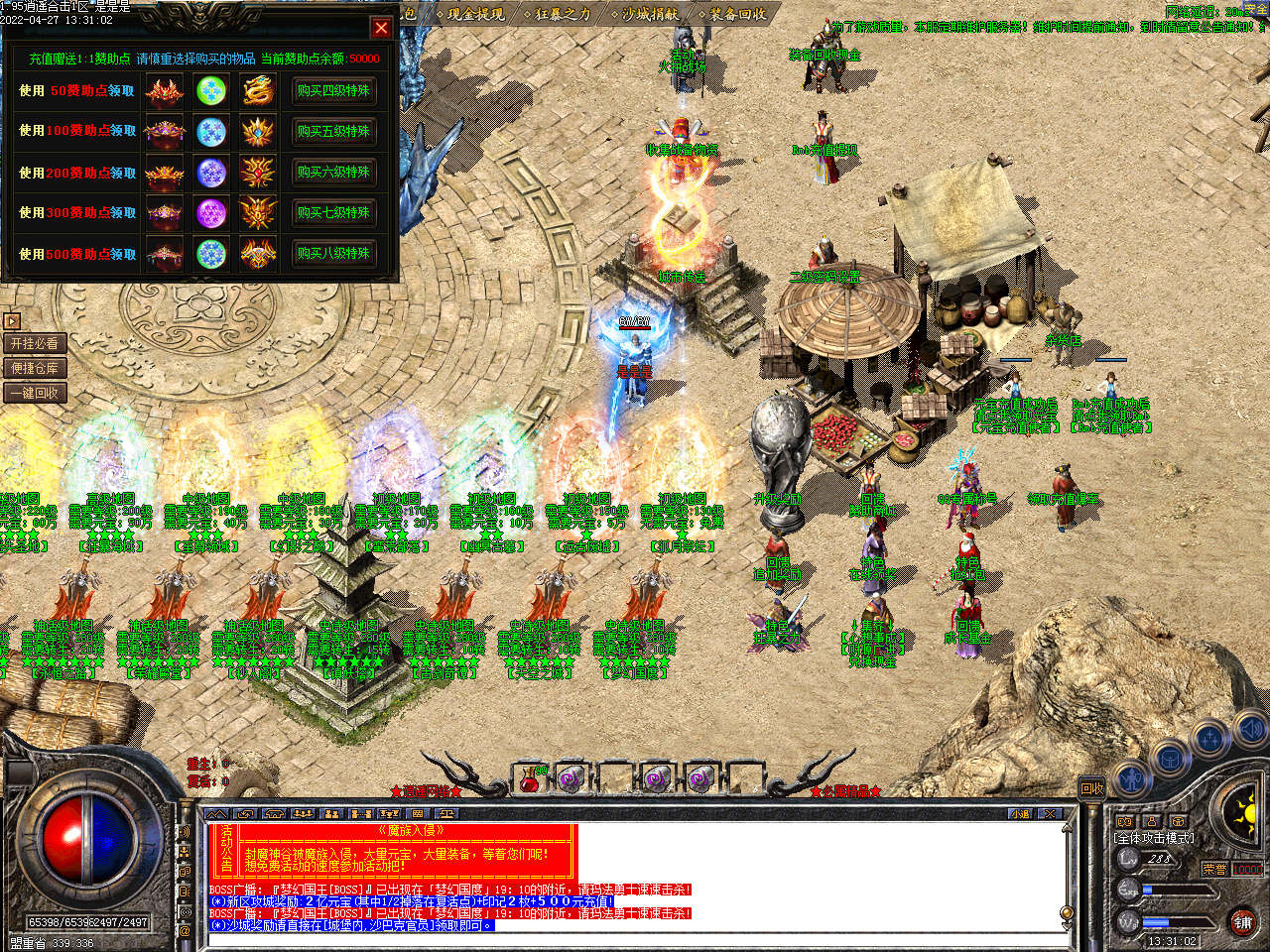Buy the level seven special (购买七级特殊)
Screen dimensions: 1270x952
coord(333,212)
